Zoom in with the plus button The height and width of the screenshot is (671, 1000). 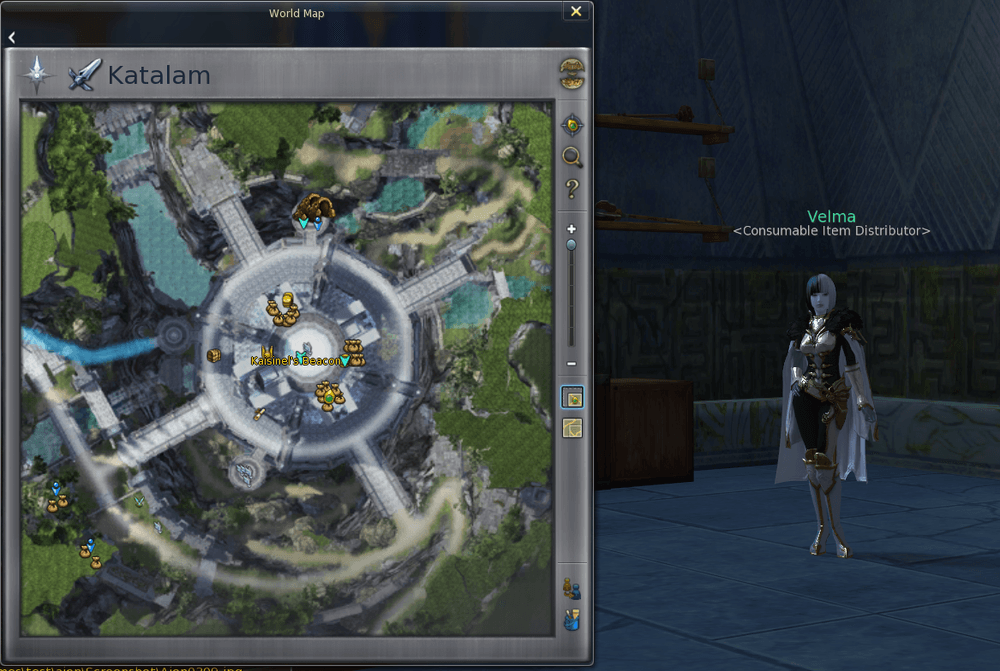coord(572,229)
